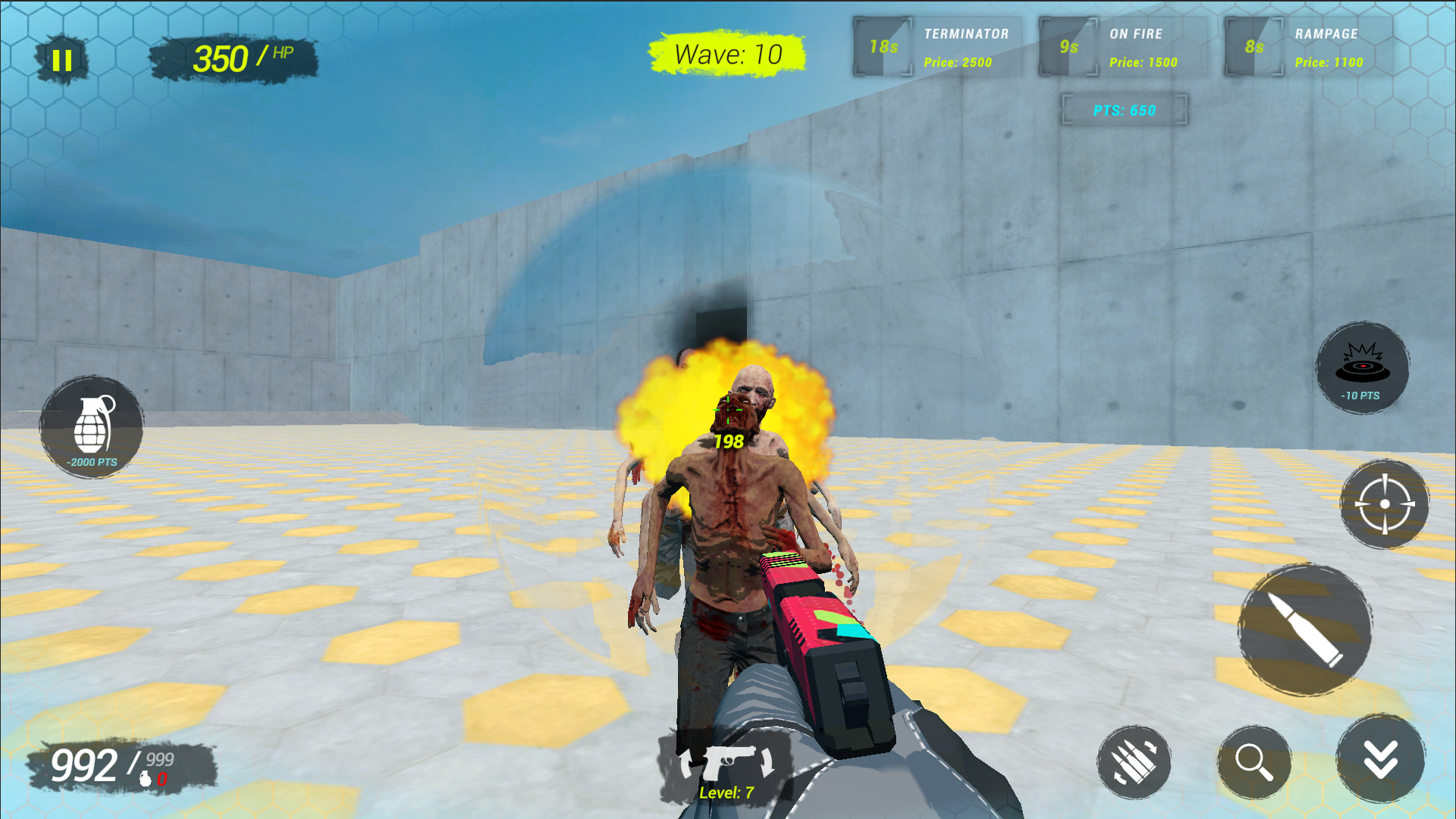Tap the Terminator power-up slot icon

(x=883, y=46)
